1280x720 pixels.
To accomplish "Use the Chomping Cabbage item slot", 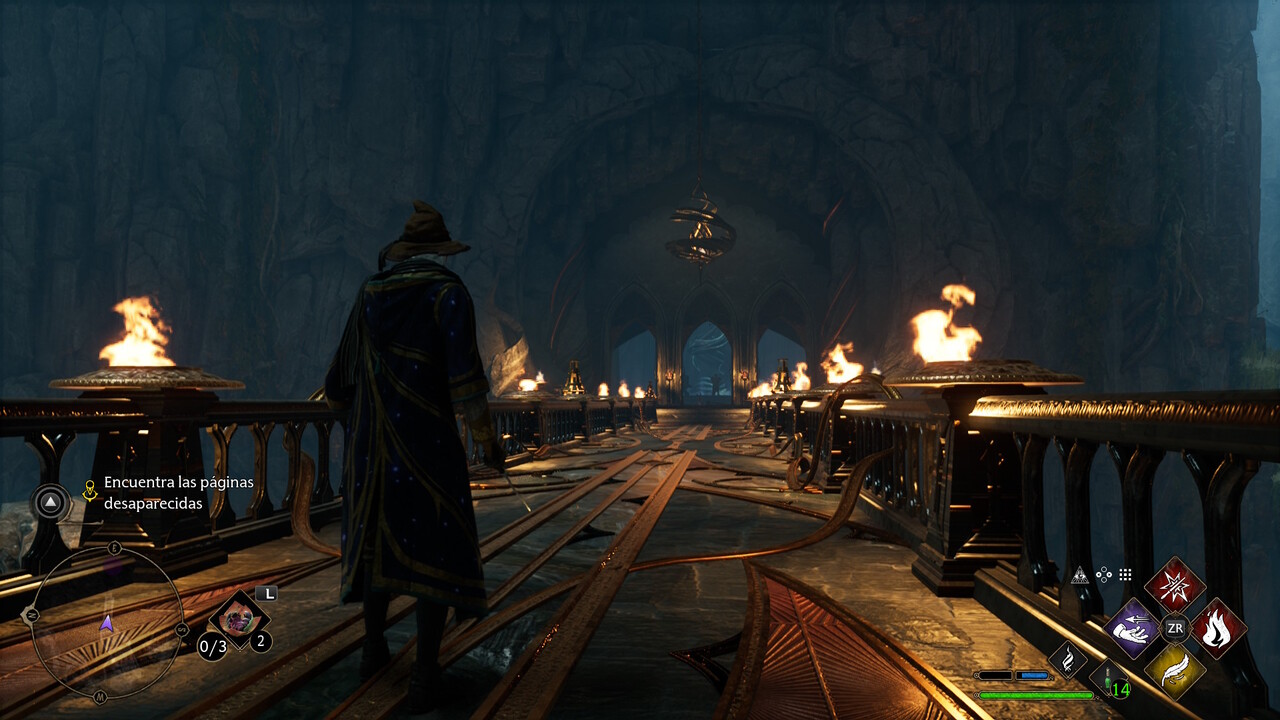I will 238,616.
